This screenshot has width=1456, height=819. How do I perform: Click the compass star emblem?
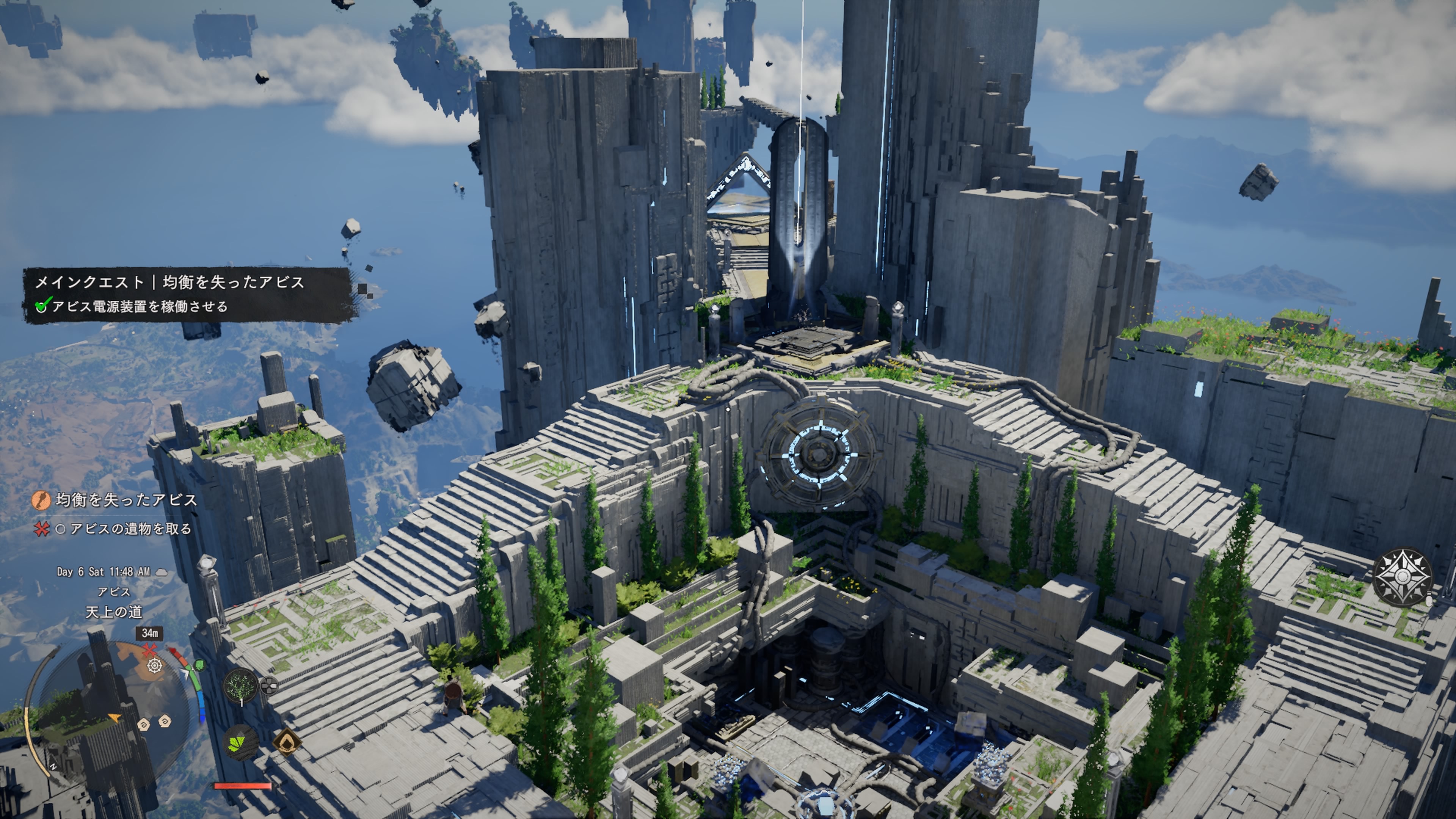1403,576
